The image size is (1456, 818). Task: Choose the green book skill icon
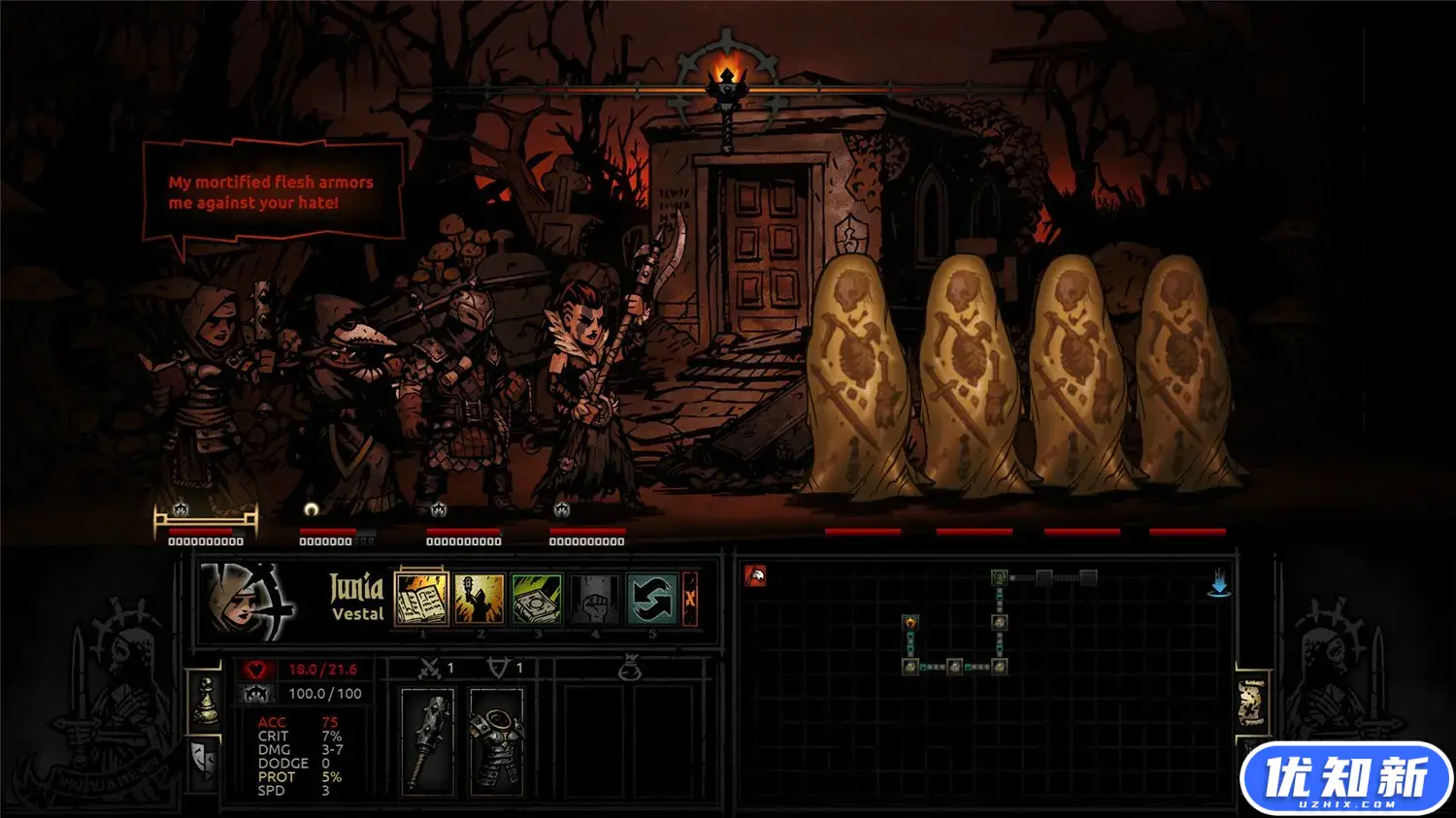[537, 599]
